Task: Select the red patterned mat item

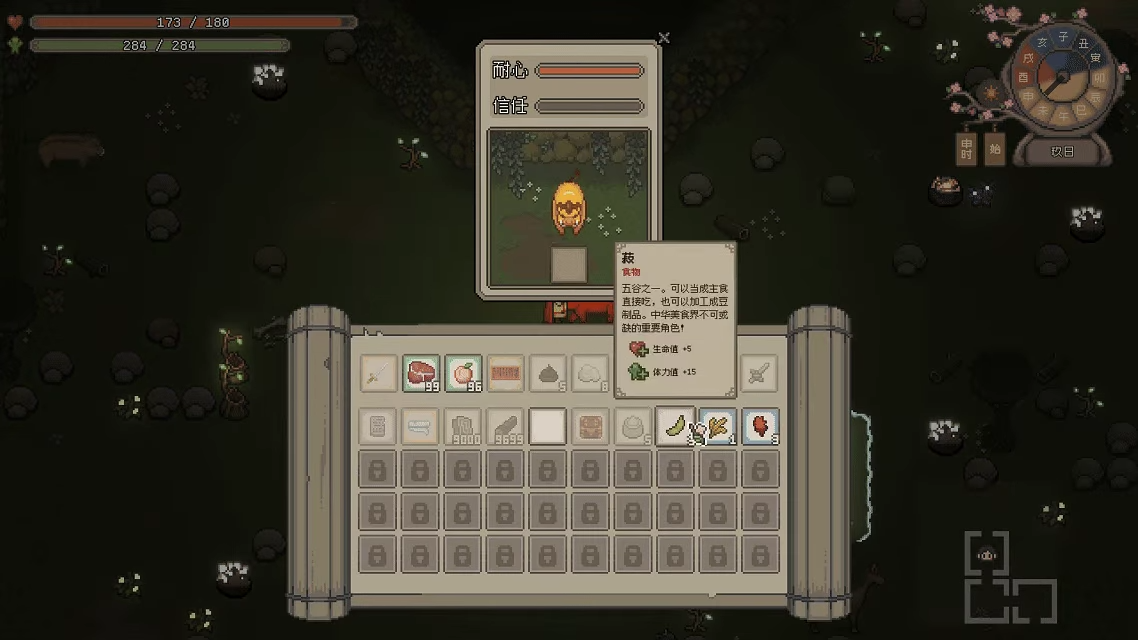Action: 506,374
